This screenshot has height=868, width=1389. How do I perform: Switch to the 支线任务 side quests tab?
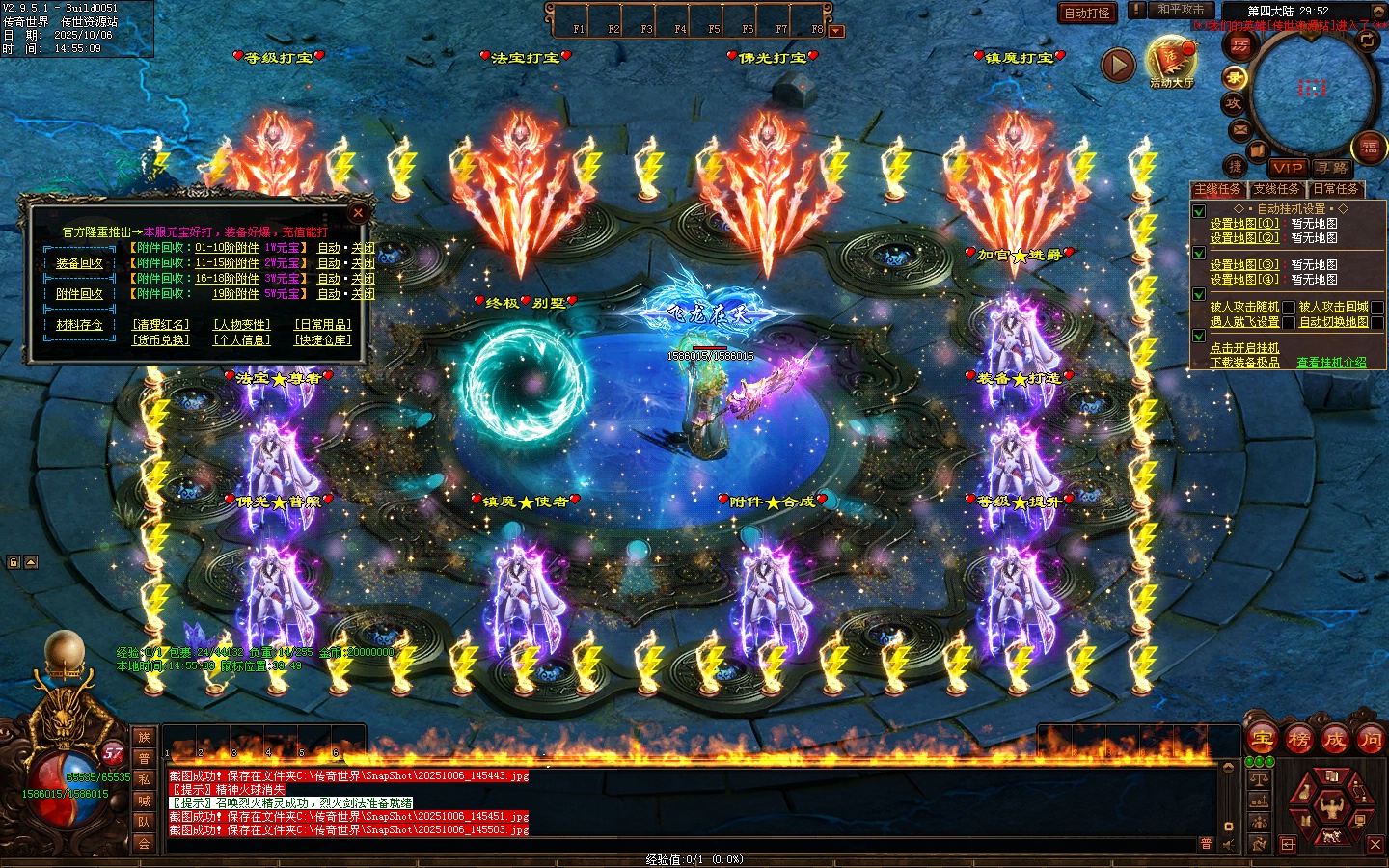pyautogui.click(x=1276, y=189)
